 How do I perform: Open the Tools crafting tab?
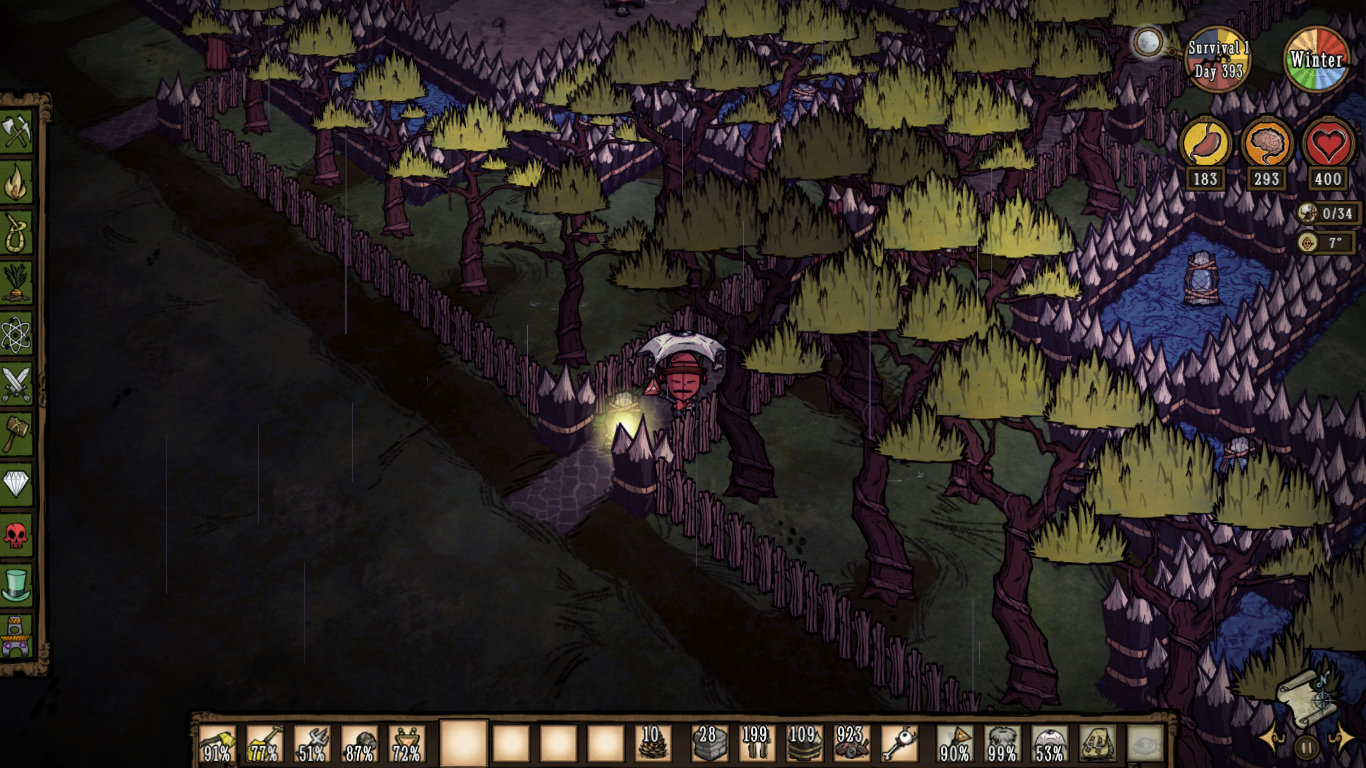coord(16,131)
